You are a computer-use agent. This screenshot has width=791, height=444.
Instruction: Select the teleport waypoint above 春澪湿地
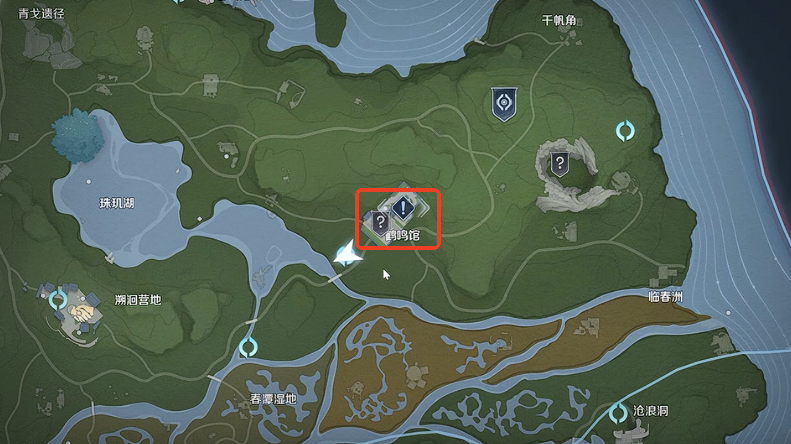pos(248,348)
